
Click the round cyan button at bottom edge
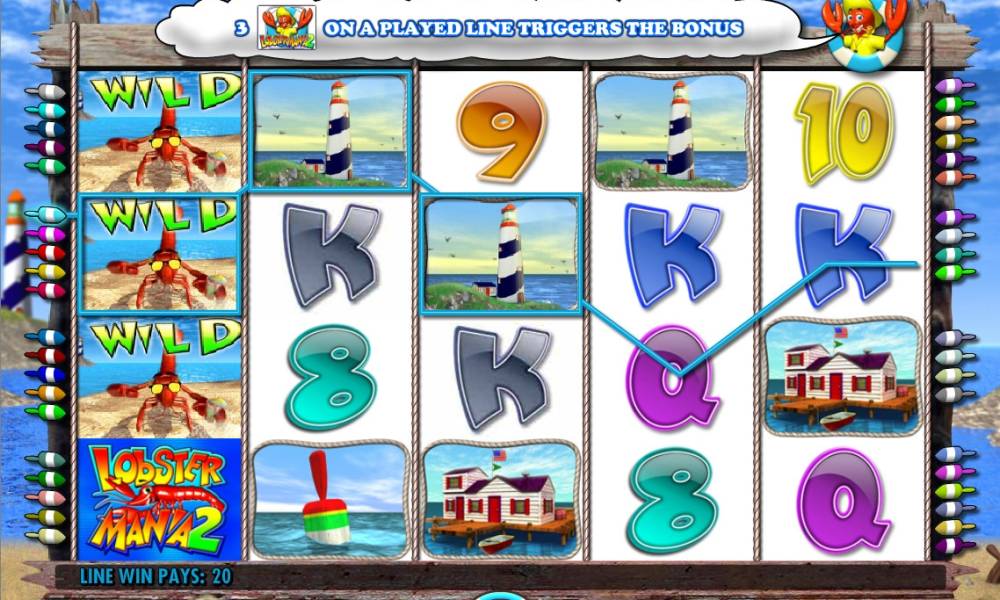(x=499, y=596)
